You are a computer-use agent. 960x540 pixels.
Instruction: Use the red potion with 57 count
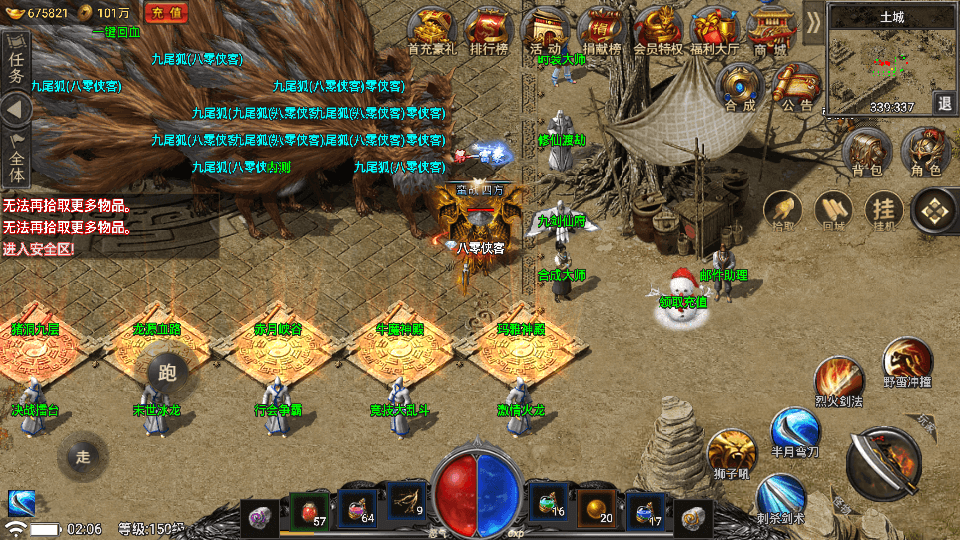[310, 508]
